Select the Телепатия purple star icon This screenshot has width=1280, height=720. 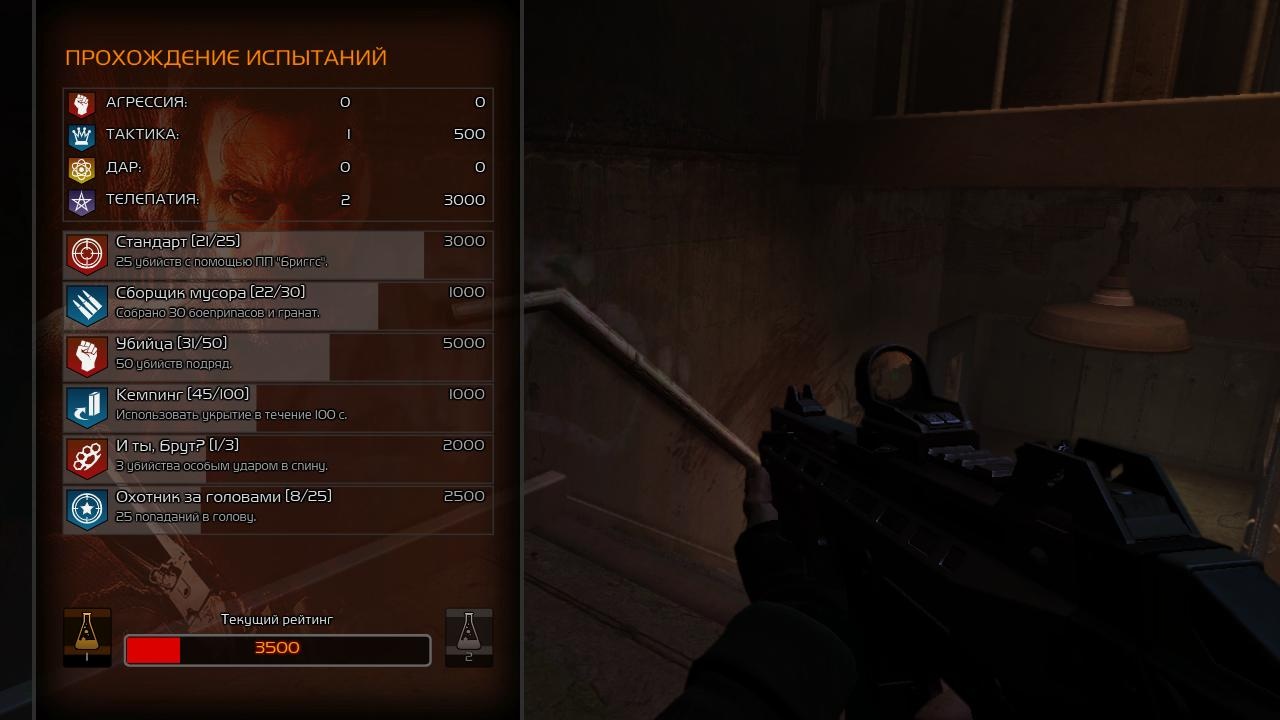point(81,201)
